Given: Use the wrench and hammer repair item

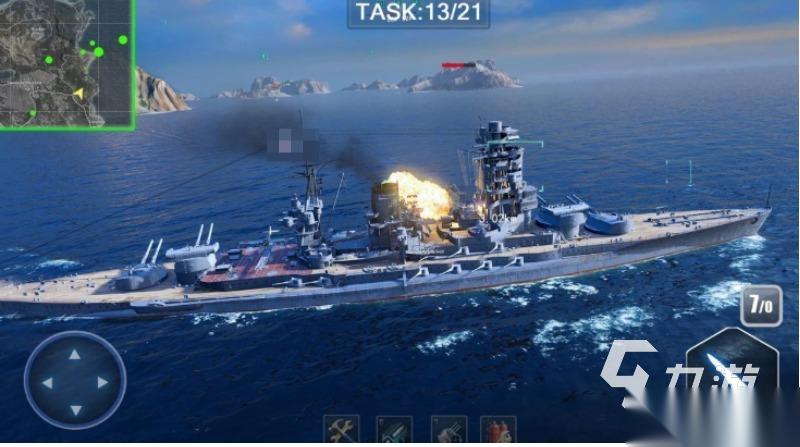Looking at the screenshot, I should tap(341, 432).
